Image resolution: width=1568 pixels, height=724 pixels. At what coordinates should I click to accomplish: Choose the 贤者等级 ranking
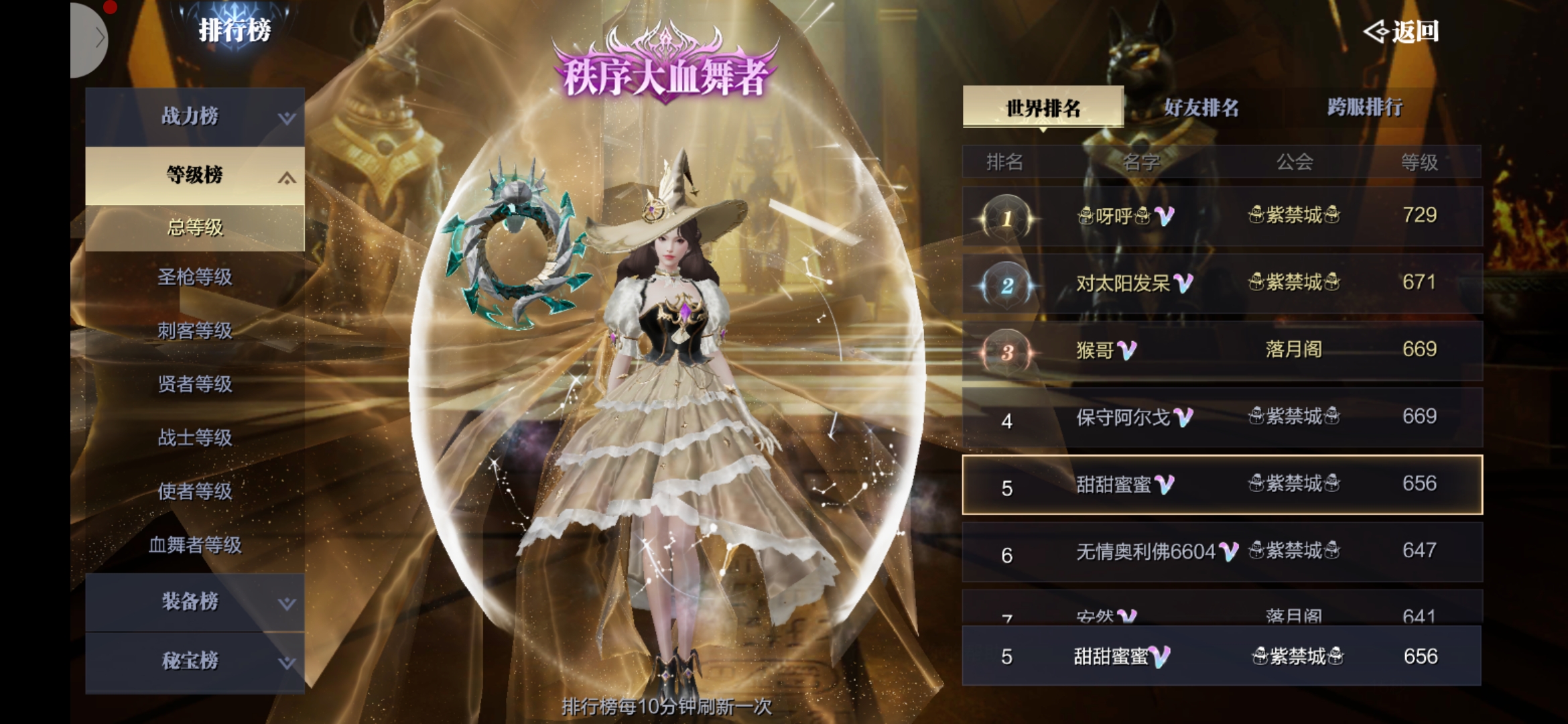[194, 384]
